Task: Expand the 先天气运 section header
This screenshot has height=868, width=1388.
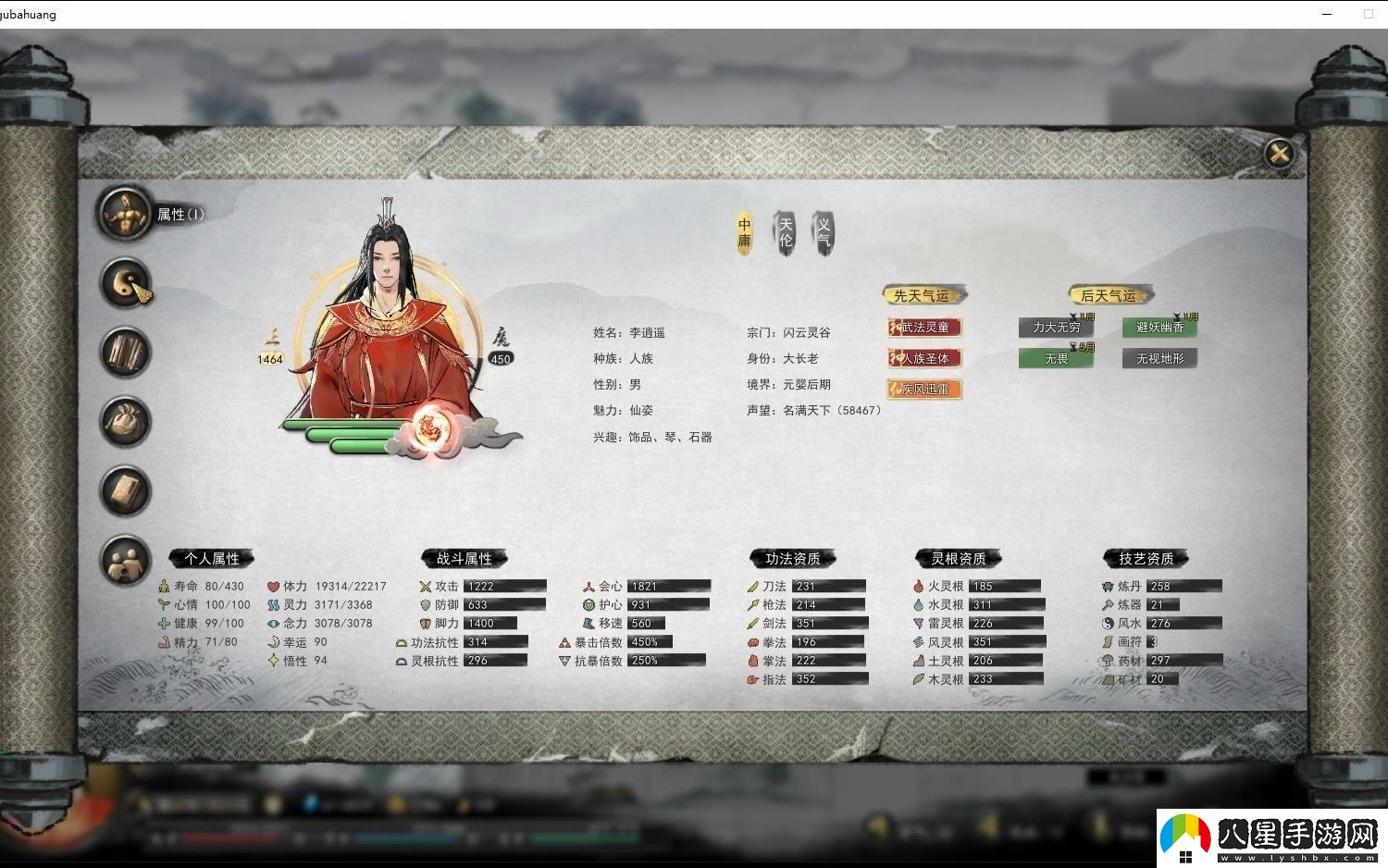Action: [923, 294]
